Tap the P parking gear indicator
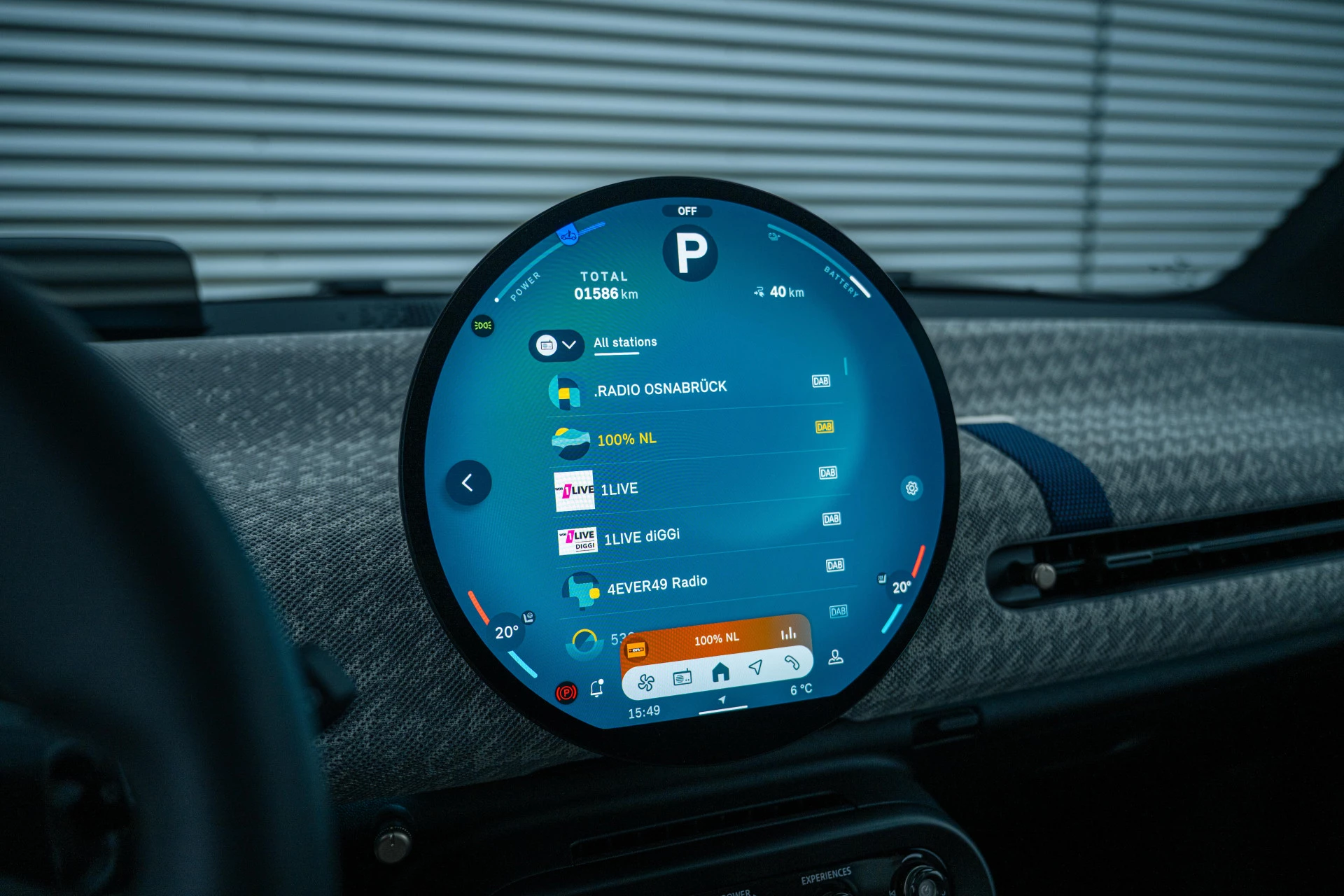 coord(690,253)
